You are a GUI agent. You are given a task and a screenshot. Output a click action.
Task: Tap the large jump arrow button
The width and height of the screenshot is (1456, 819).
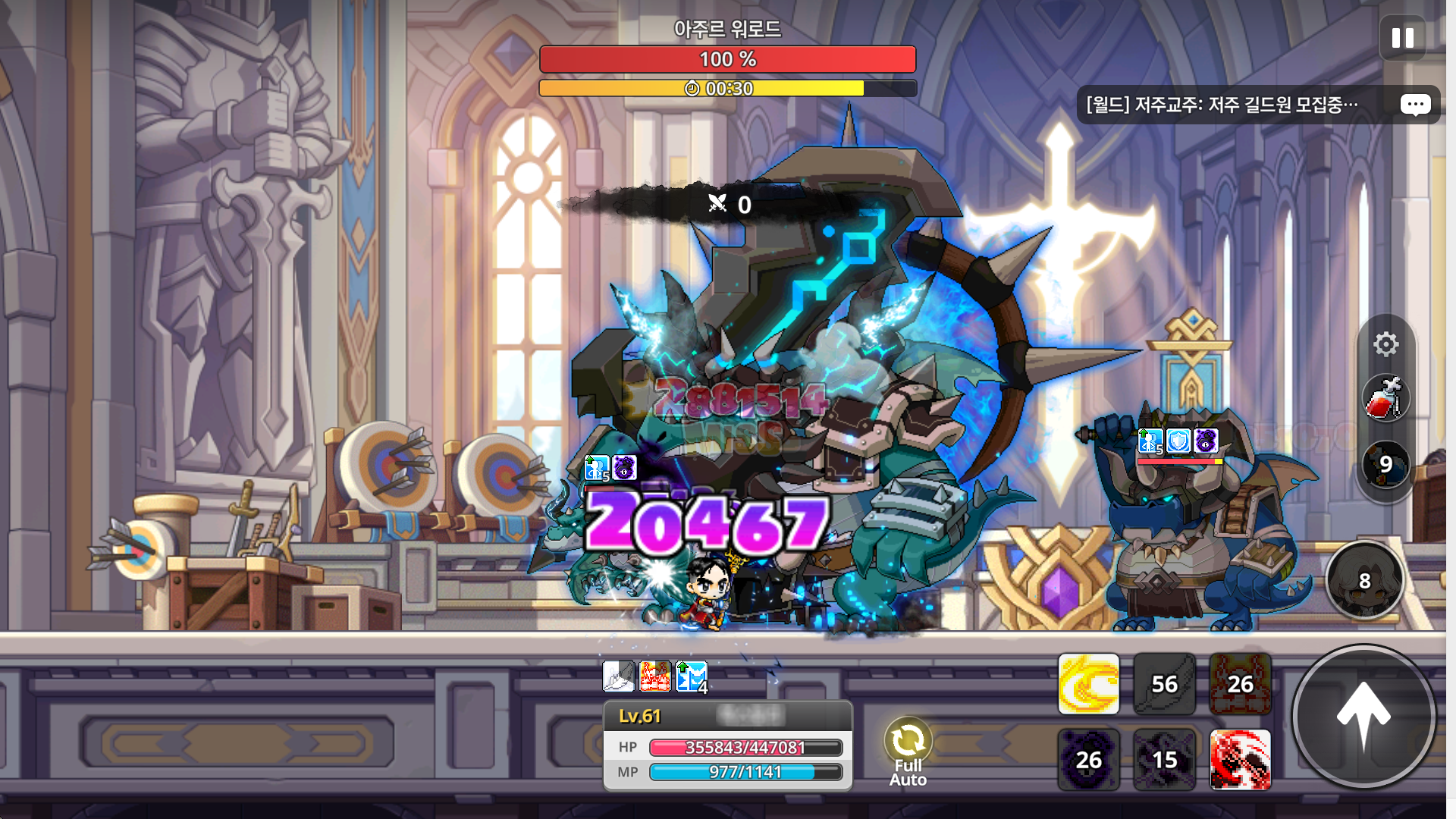coord(1363,716)
